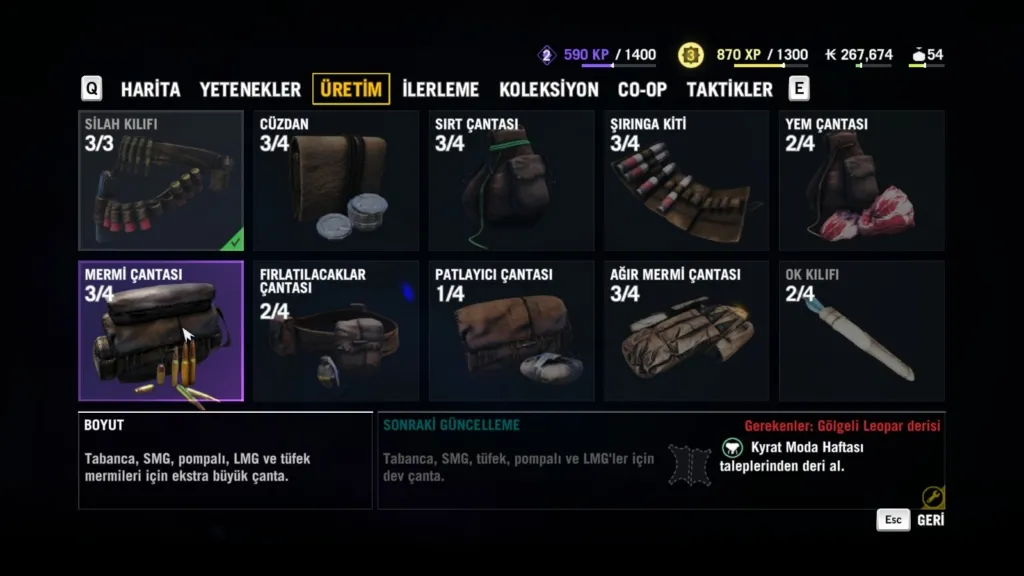Open the HARİTA tab
The height and width of the screenshot is (576, 1024).
150,89
